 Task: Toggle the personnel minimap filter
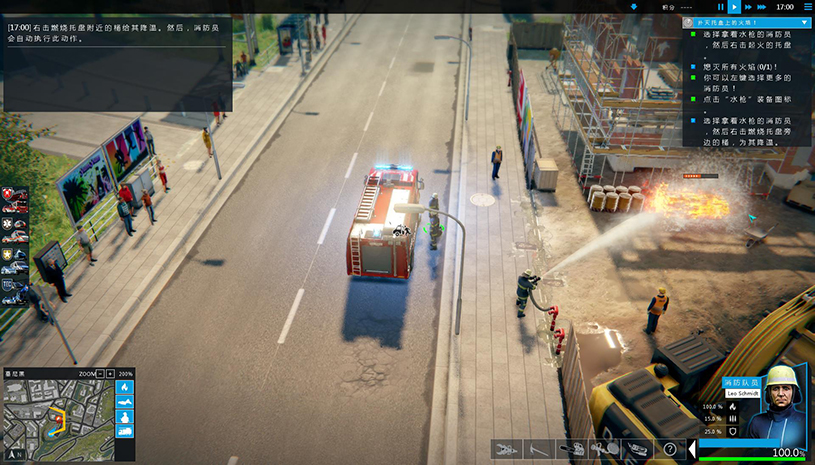pyautogui.click(x=125, y=416)
